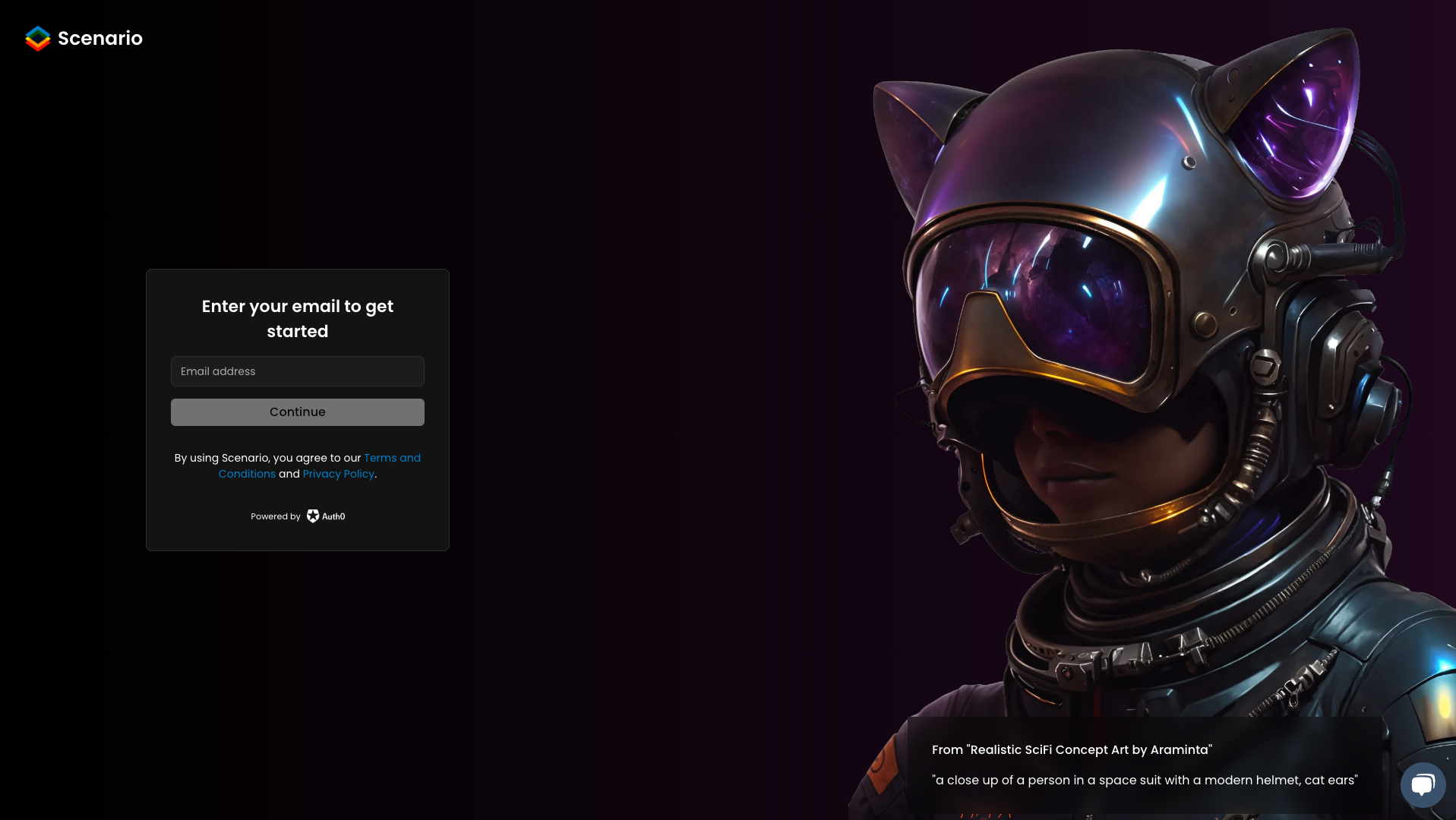This screenshot has height=820, width=1456.
Task: Submit with the Continue button
Action: click(297, 412)
